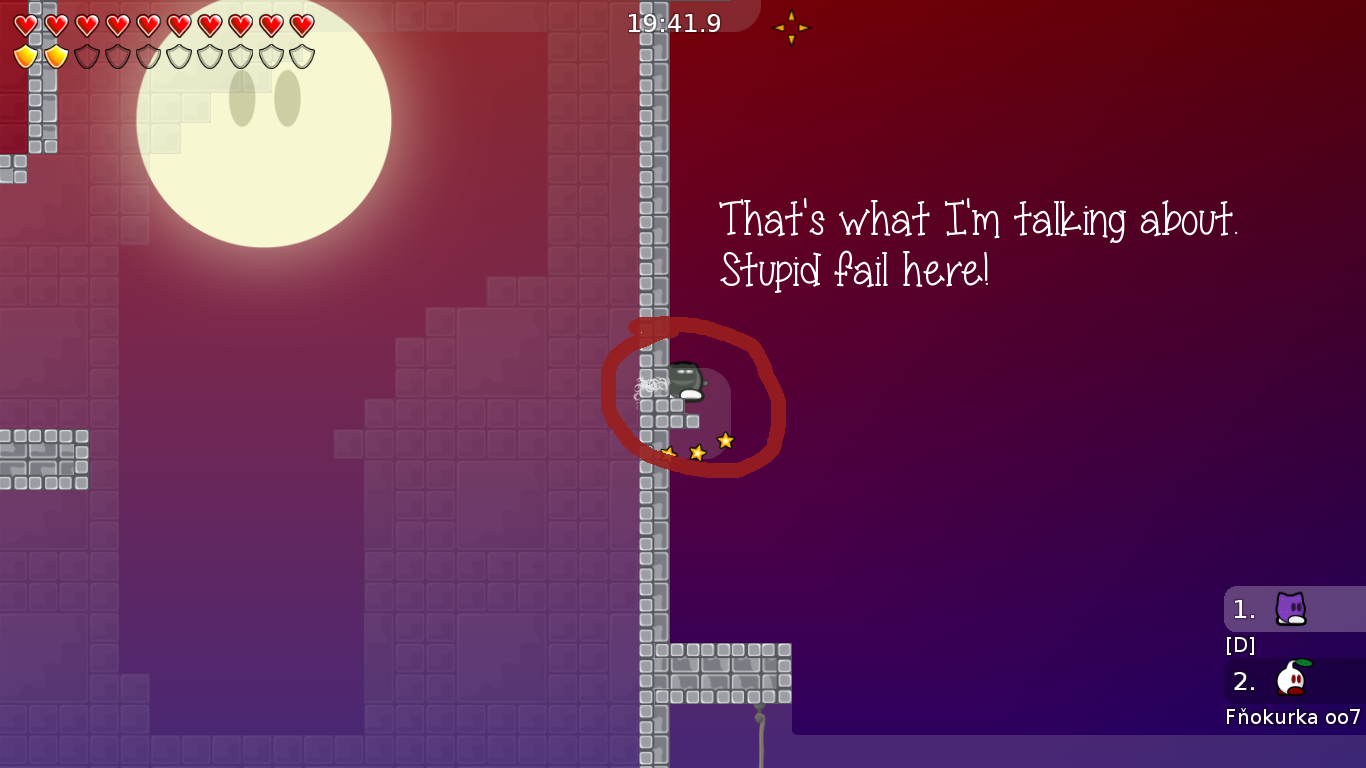Click the leftmost faded star below the tee
The image size is (1366, 768).
[x=668, y=452]
